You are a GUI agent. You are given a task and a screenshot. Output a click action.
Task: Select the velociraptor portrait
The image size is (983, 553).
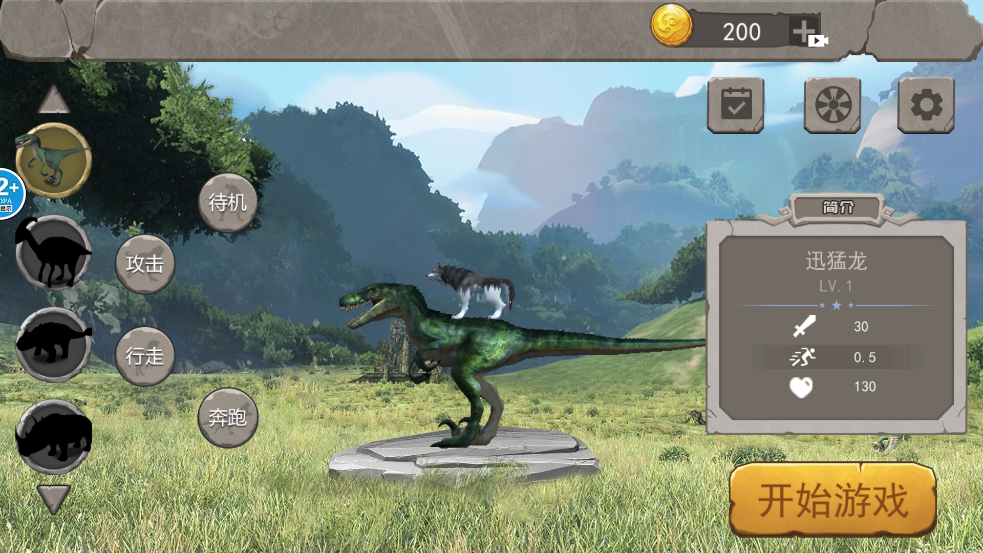[54, 160]
